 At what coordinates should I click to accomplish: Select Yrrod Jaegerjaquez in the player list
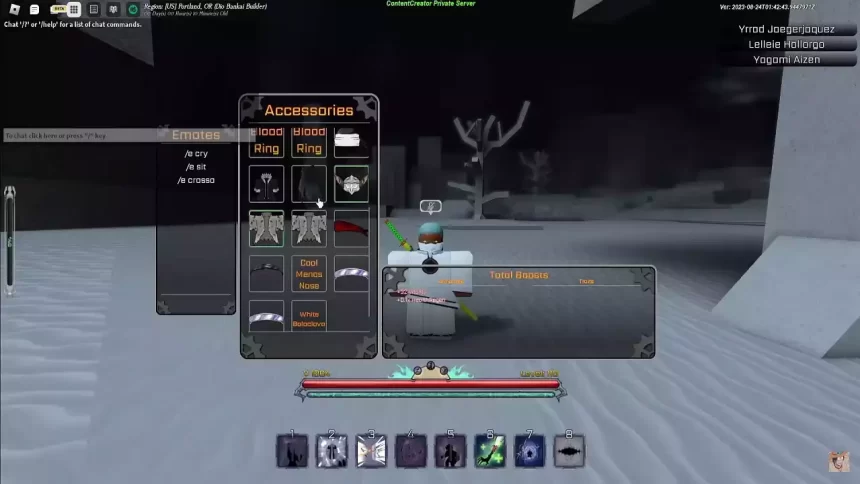(x=786, y=29)
